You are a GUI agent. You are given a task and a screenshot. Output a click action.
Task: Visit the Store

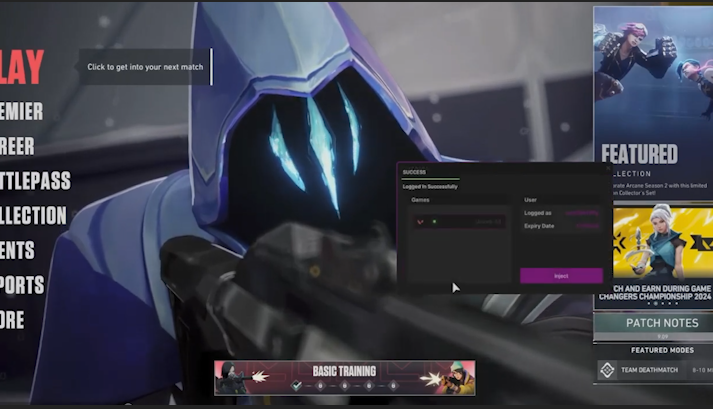(12, 320)
